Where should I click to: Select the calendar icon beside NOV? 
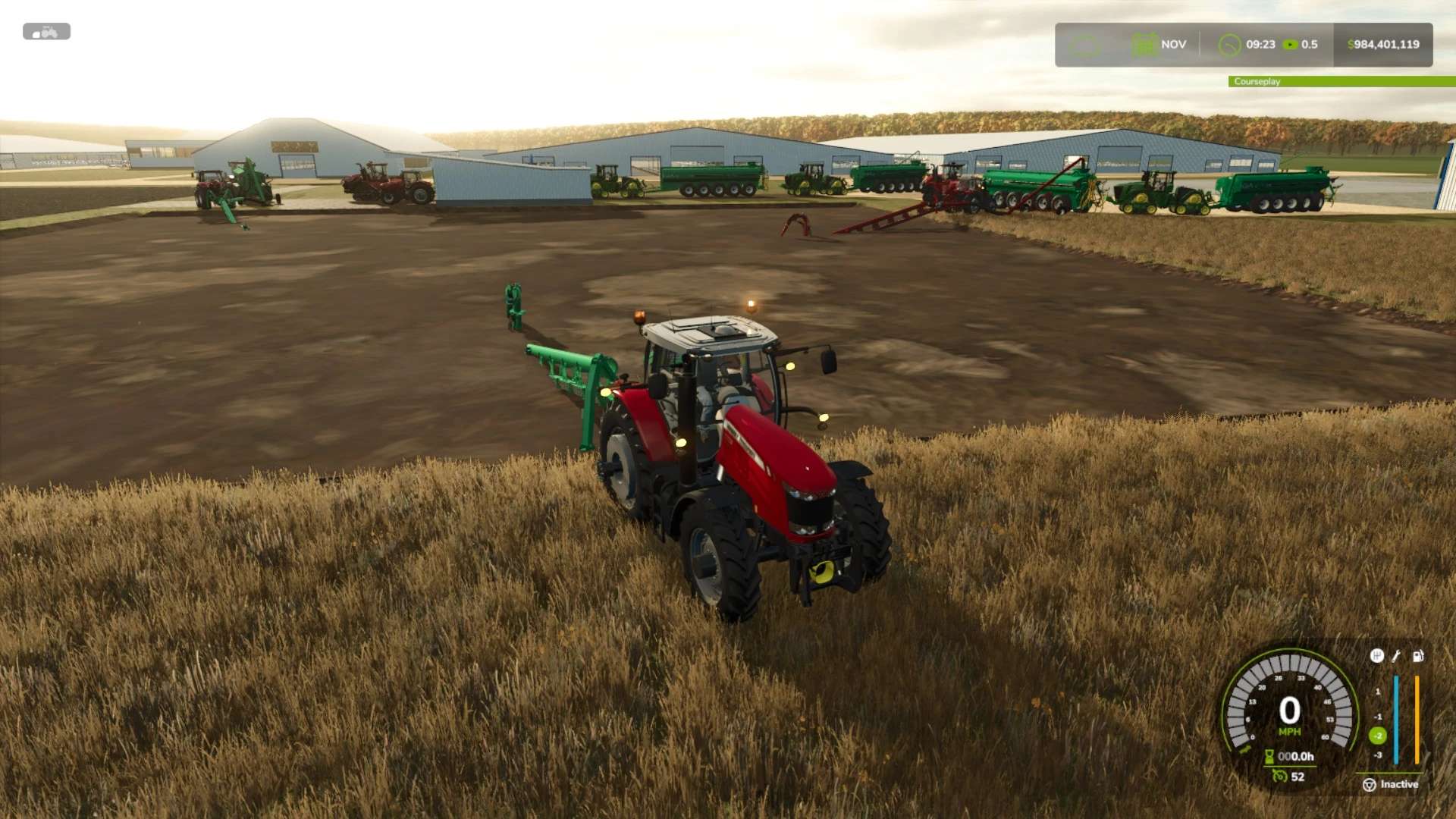pyautogui.click(x=1144, y=45)
